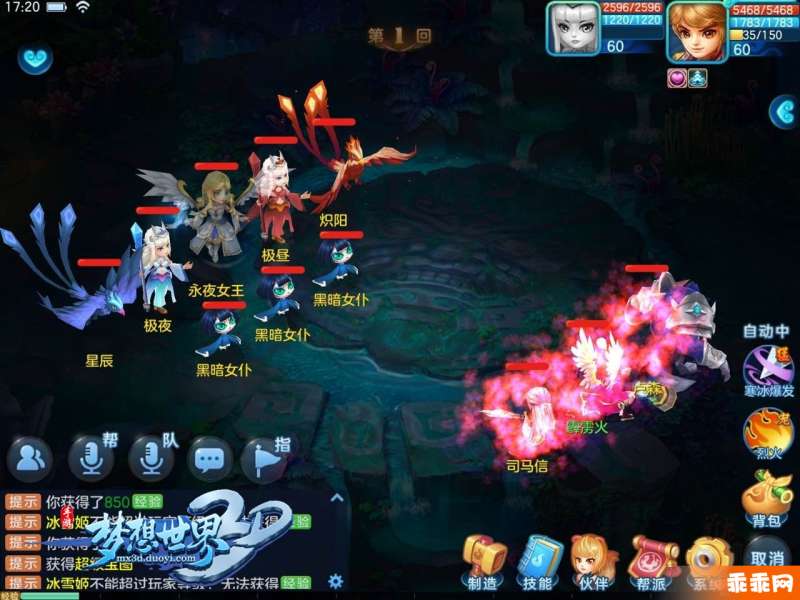
Task: Click the white-haired pet portrait
Action: 574,28
